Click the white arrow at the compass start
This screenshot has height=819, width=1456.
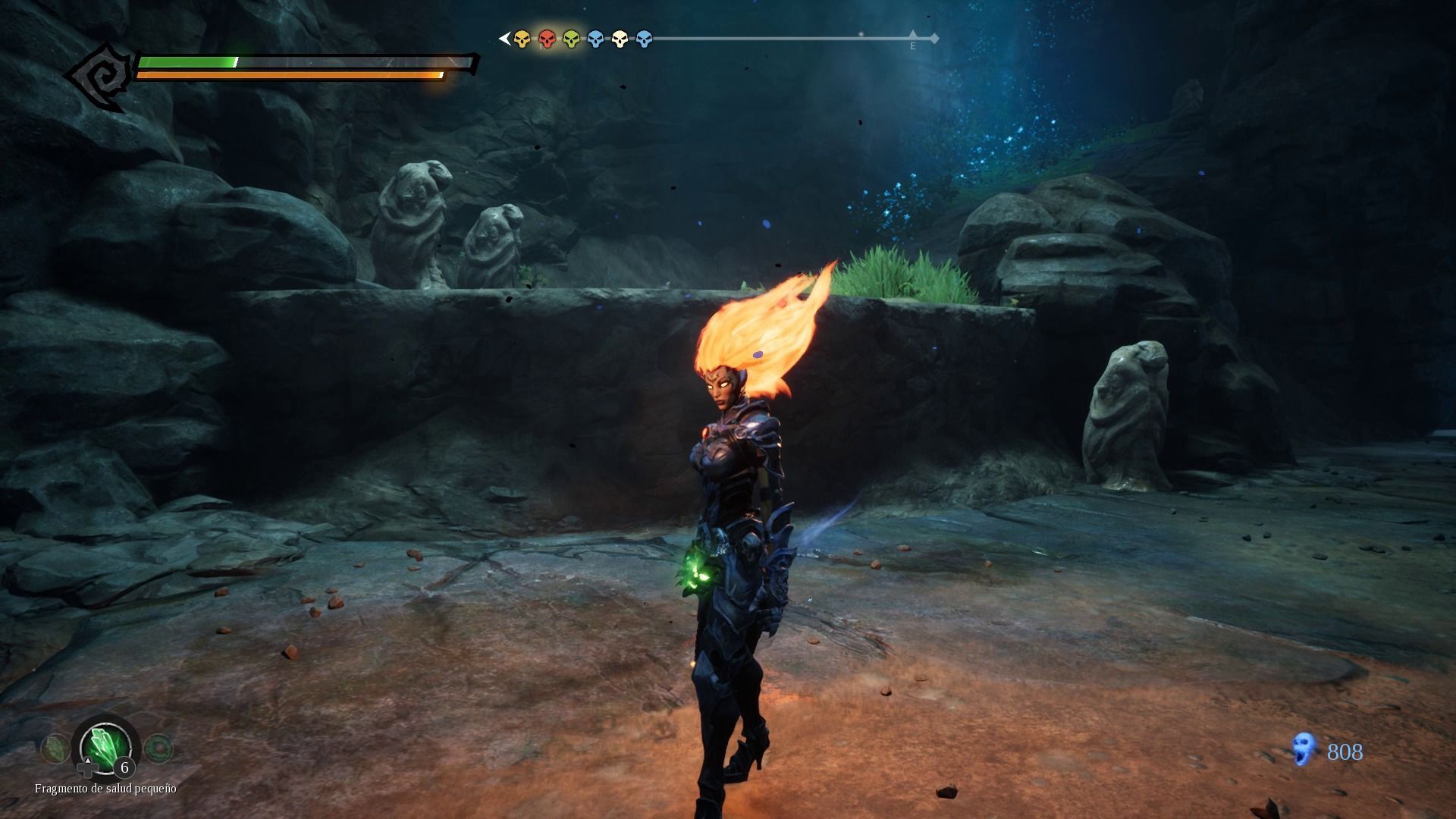tap(504, 38)
